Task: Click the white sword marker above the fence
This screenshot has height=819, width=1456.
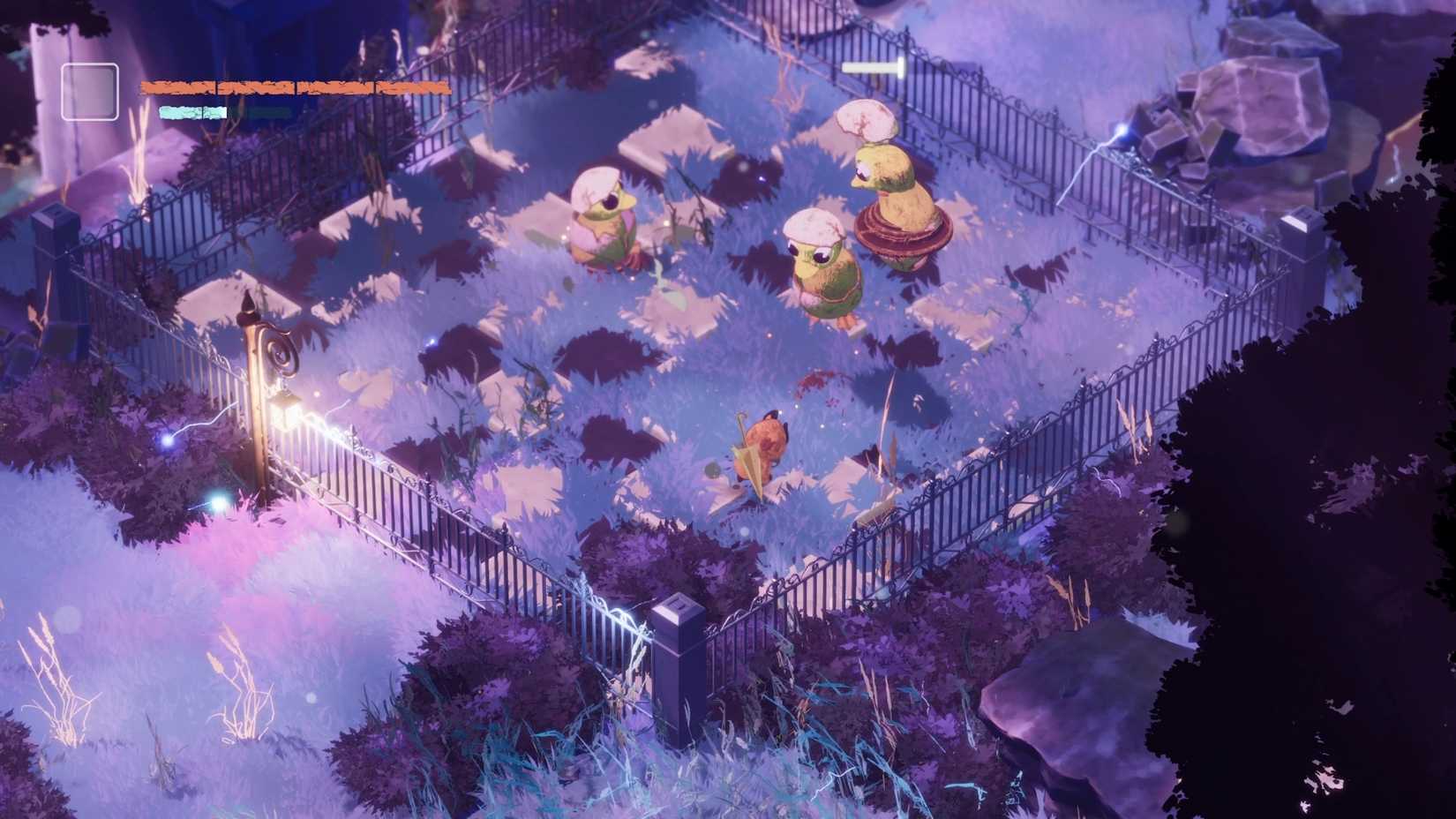Action: pyautogui.click(x=874, y=65)
